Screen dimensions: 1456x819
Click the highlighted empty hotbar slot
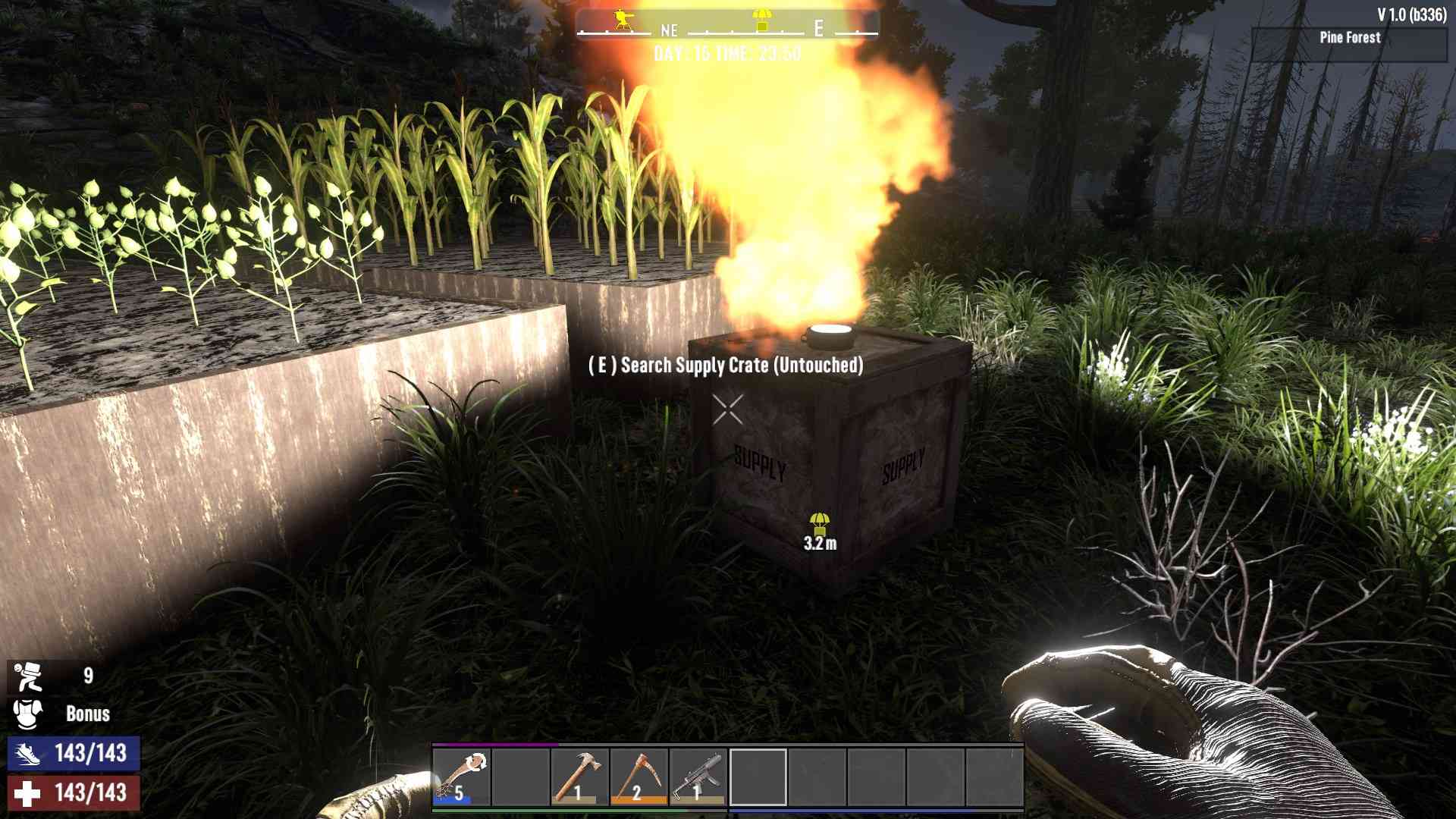[x=758, y=777]
